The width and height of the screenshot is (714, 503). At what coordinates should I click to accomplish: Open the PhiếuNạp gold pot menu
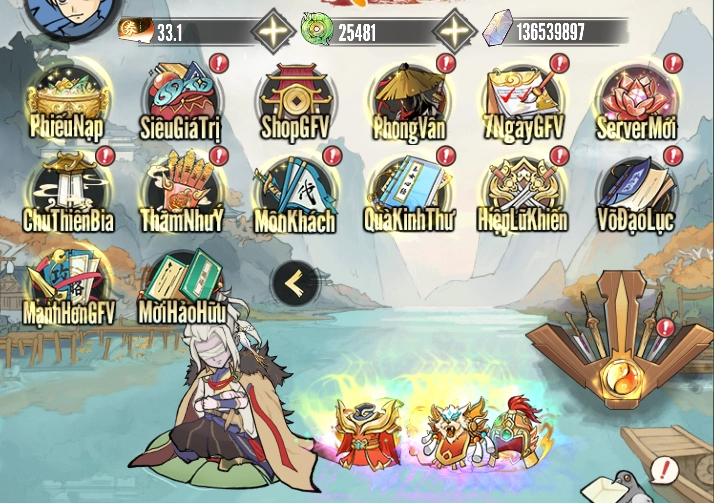(x=67, y=100)
